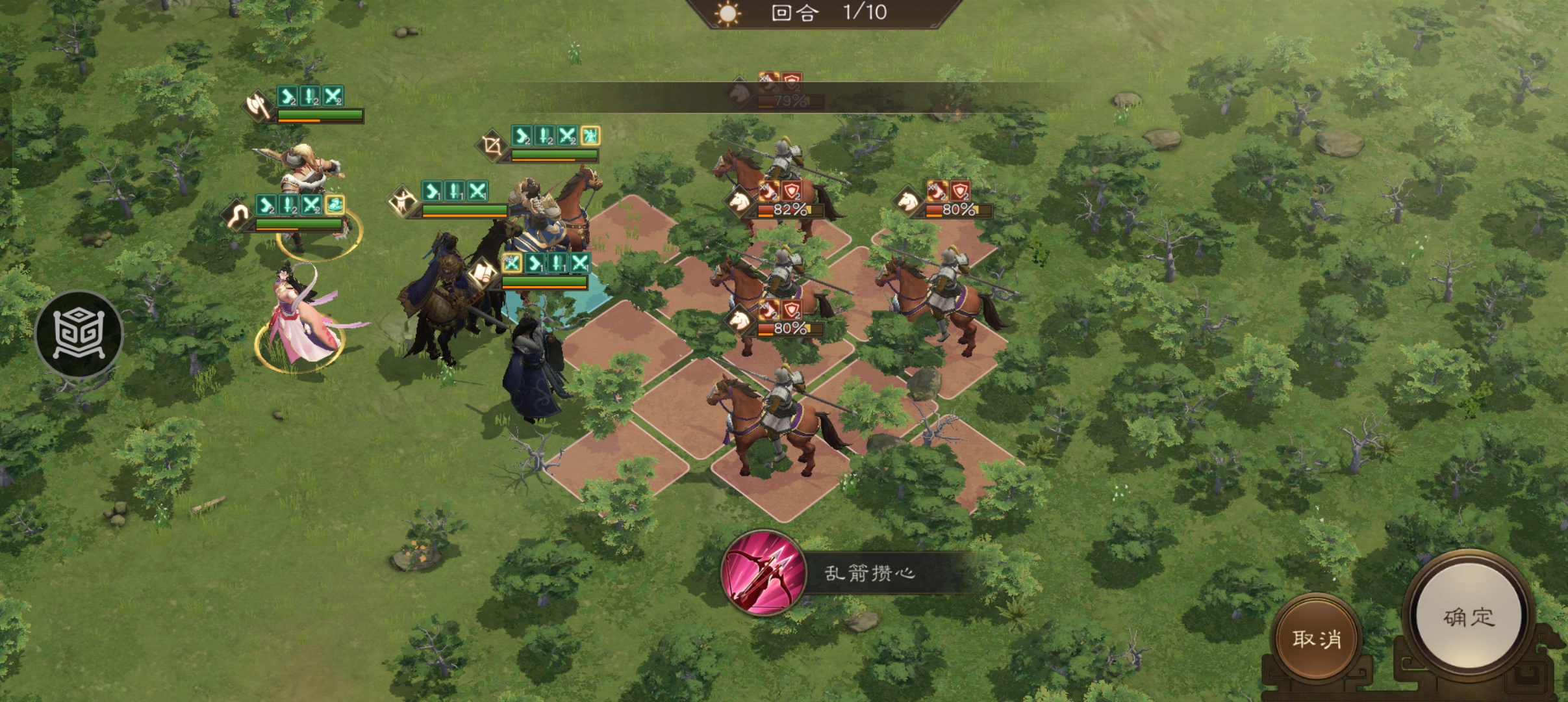Cancel the skill with the 取消 button
Screen dimensions: 1568x702
[1317, 638]
